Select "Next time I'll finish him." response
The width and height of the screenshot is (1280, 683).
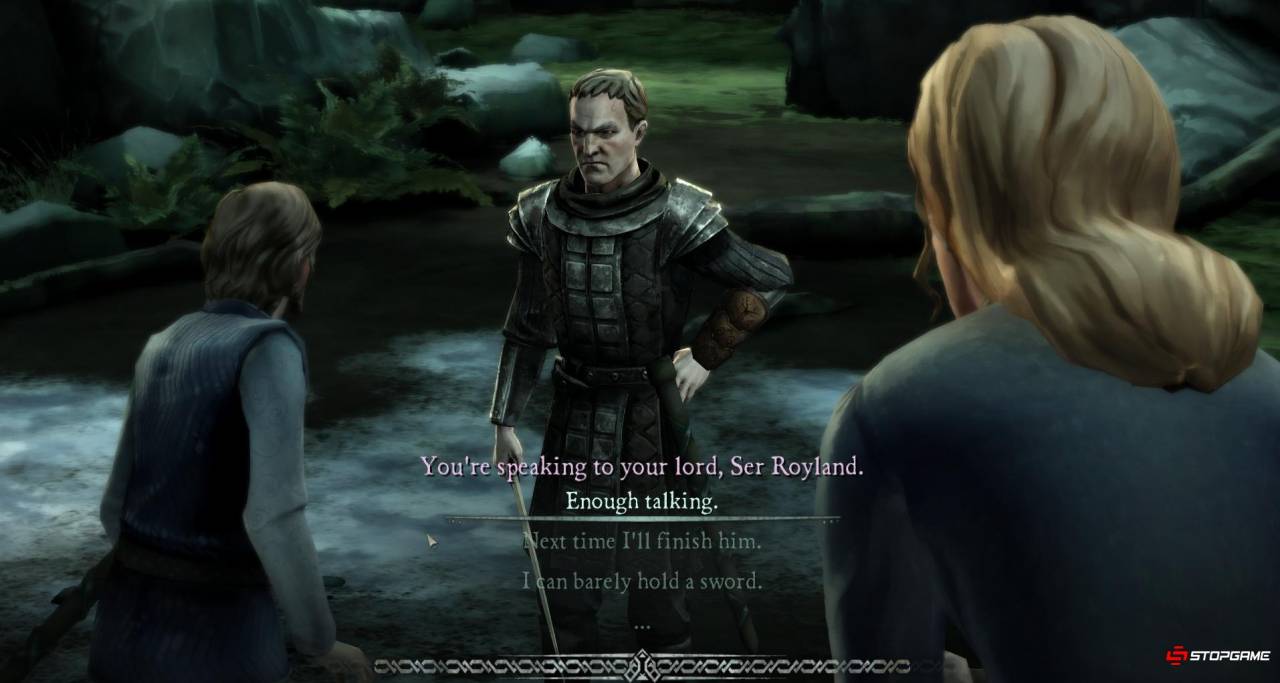pos(642,542)
